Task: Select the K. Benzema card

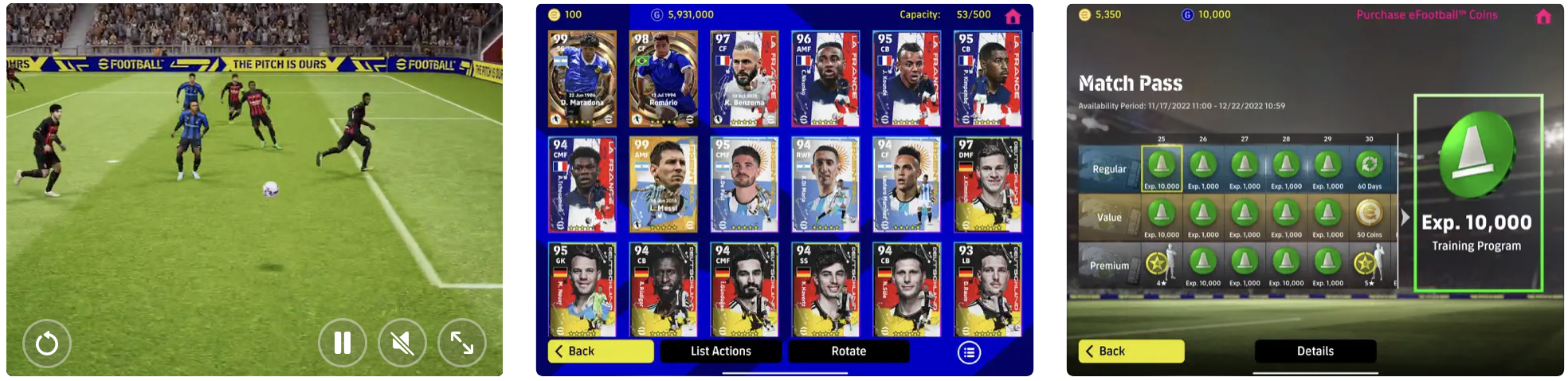Action: [745, 79]
